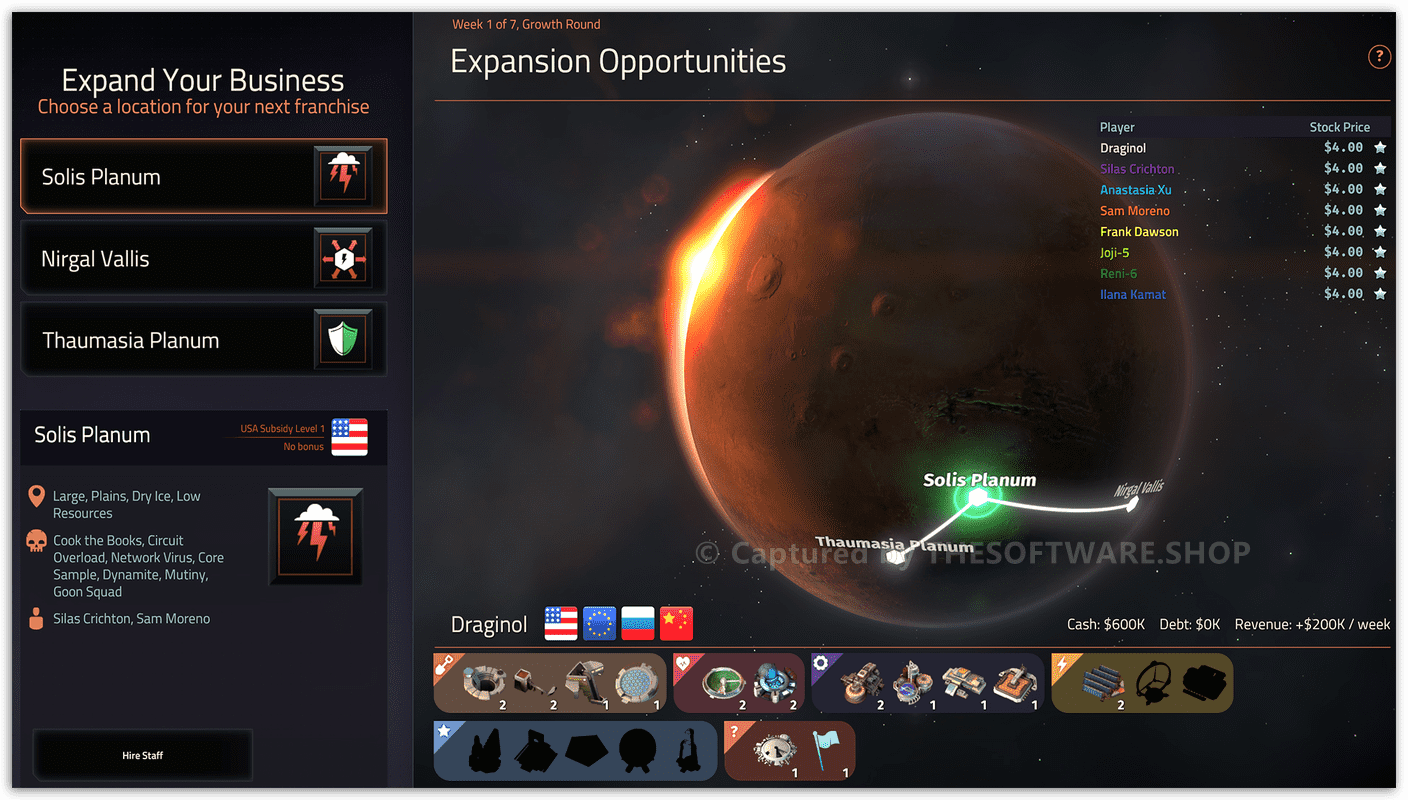Click the USA flag next to Draginol

tap(561, 623)
